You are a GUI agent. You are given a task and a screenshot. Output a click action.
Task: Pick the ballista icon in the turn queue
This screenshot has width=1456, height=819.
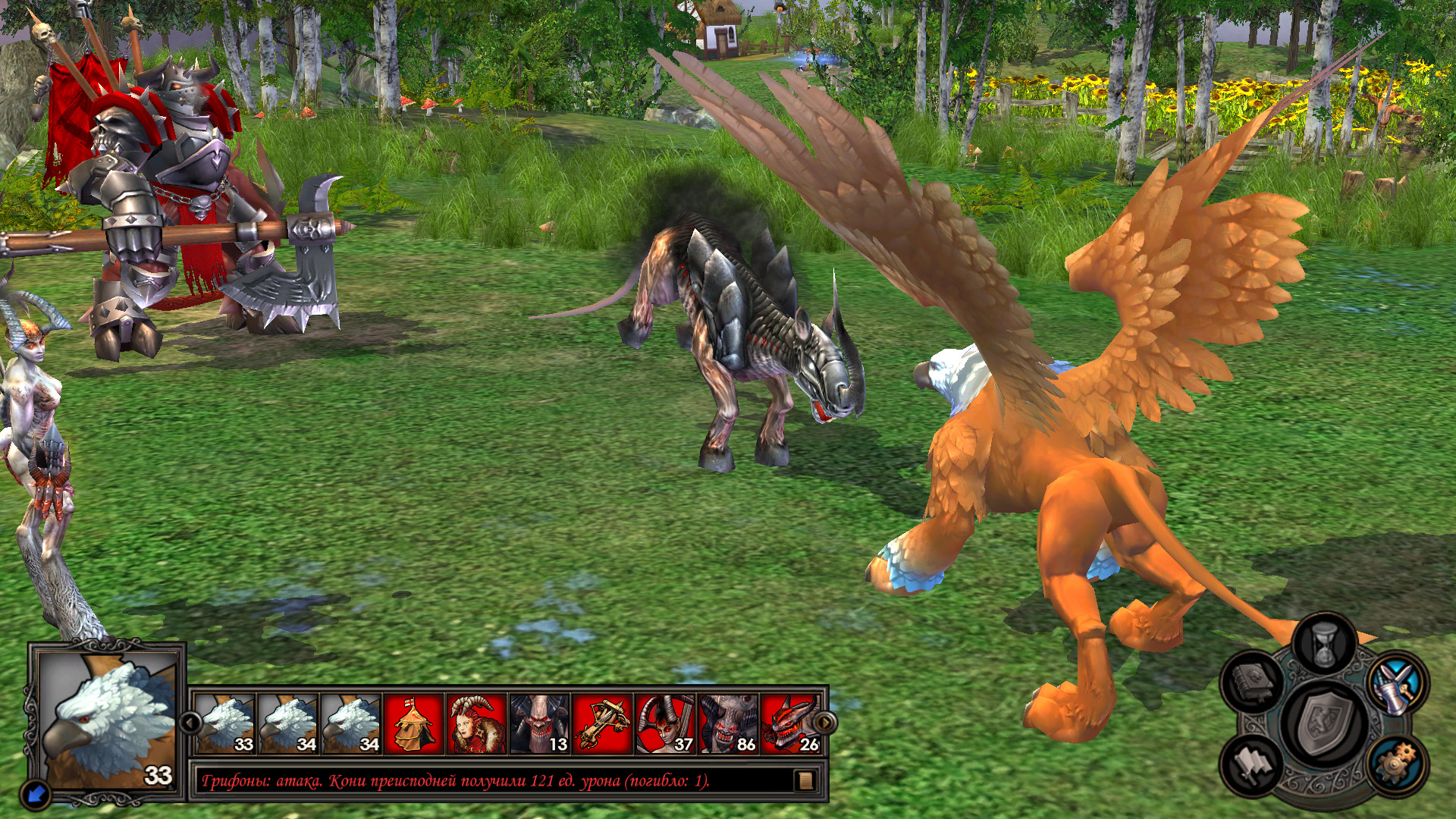coord(602,724)
